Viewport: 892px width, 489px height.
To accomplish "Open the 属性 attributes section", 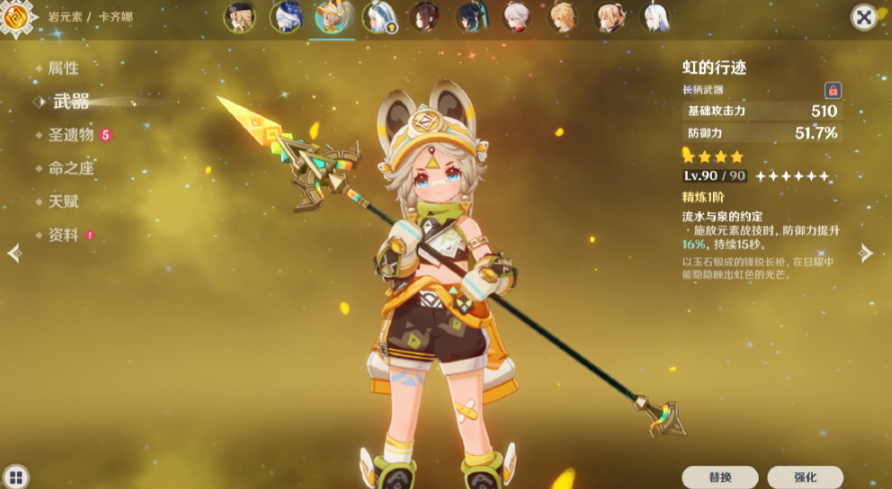I will click(63, 68).
